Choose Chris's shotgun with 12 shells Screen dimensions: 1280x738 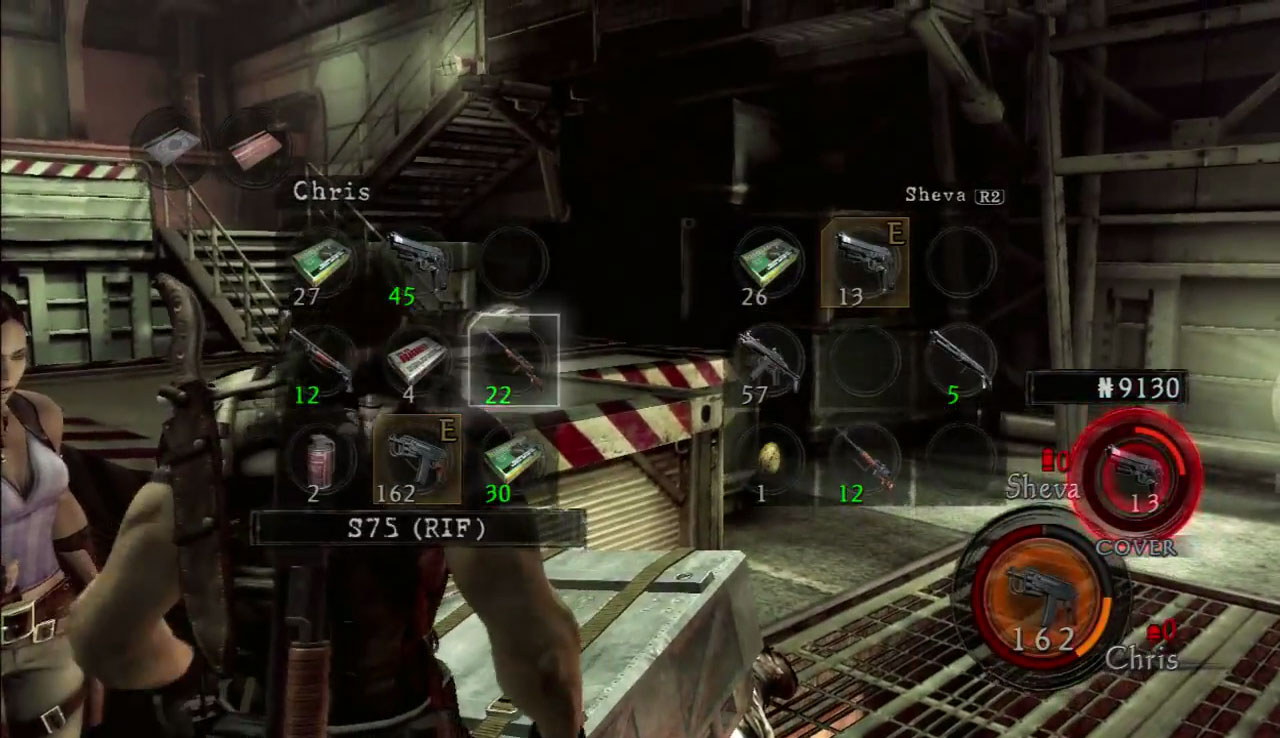[x=322, y=359]
